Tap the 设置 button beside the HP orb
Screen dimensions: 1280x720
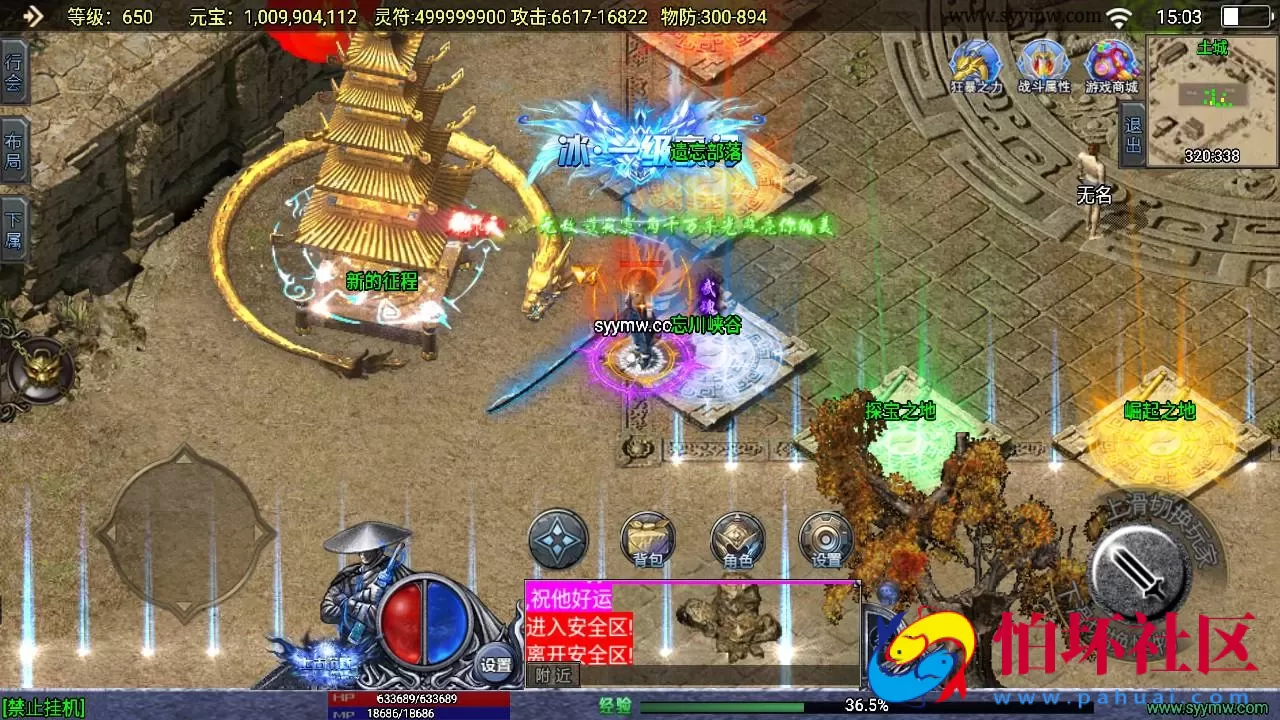point(496,664)
